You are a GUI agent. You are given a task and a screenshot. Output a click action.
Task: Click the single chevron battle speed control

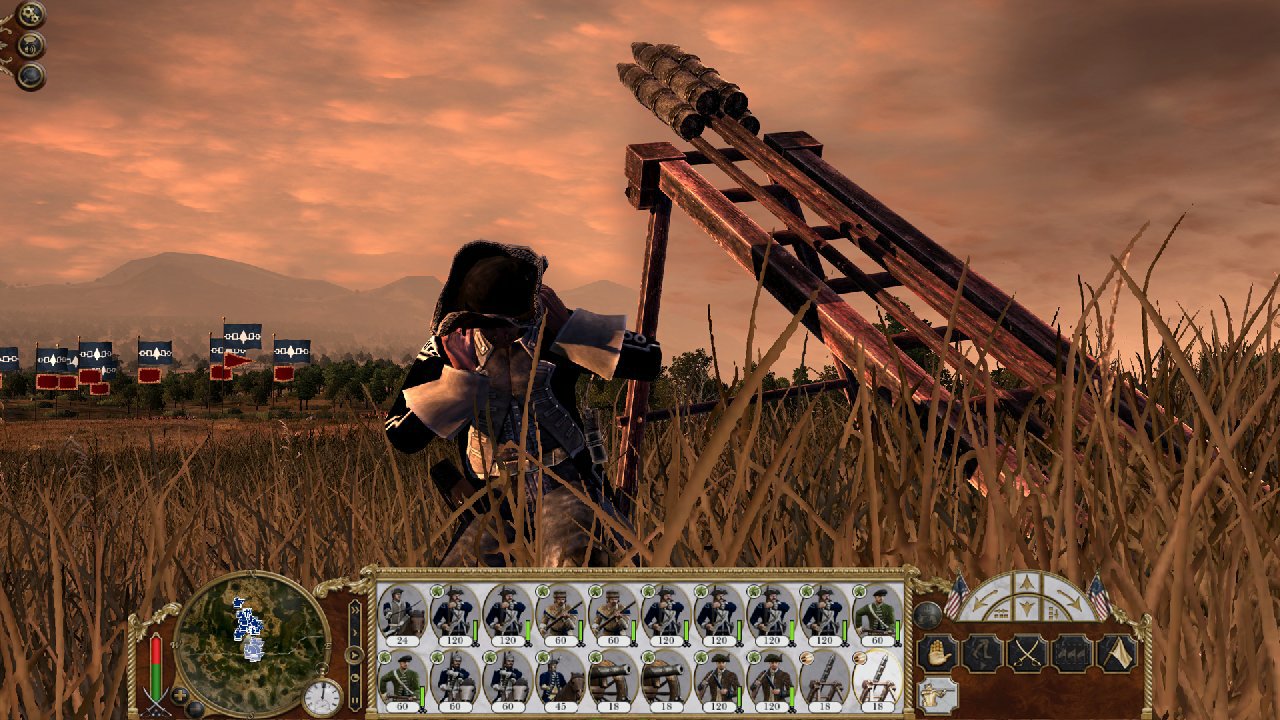pyautogui.click(x=355, y=631)
